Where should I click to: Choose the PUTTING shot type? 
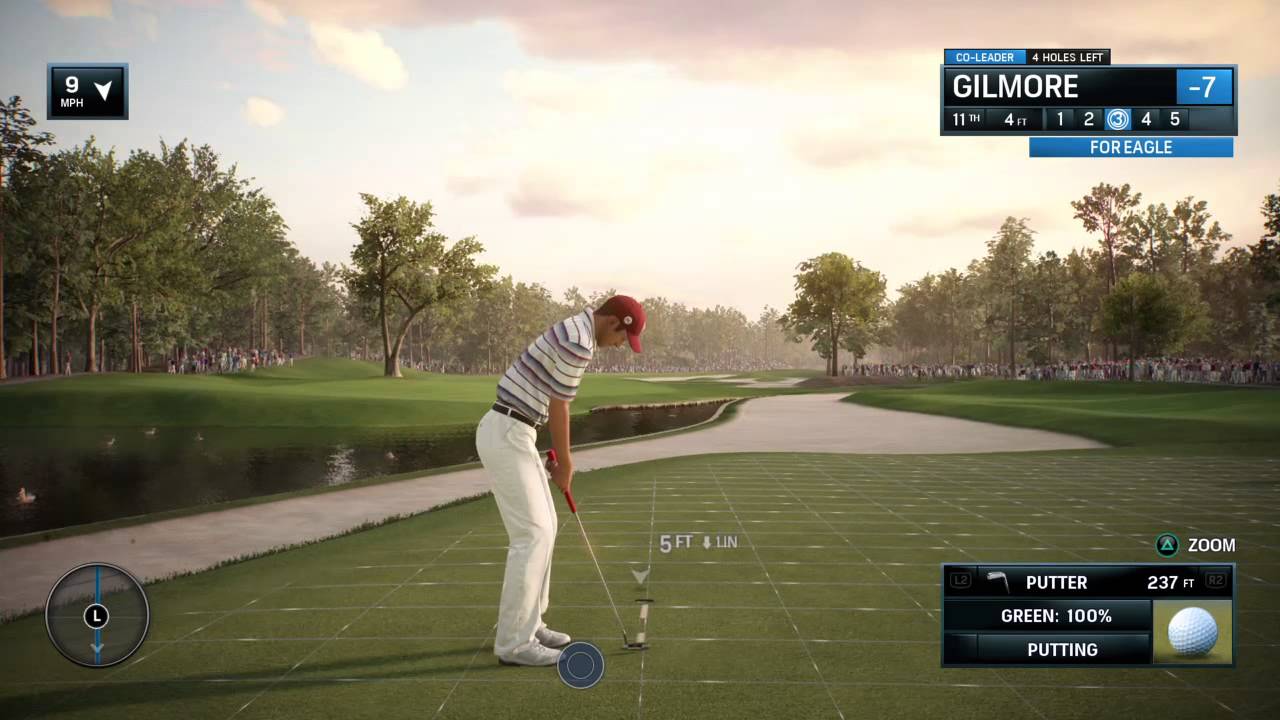click(x=1062, y=650)
